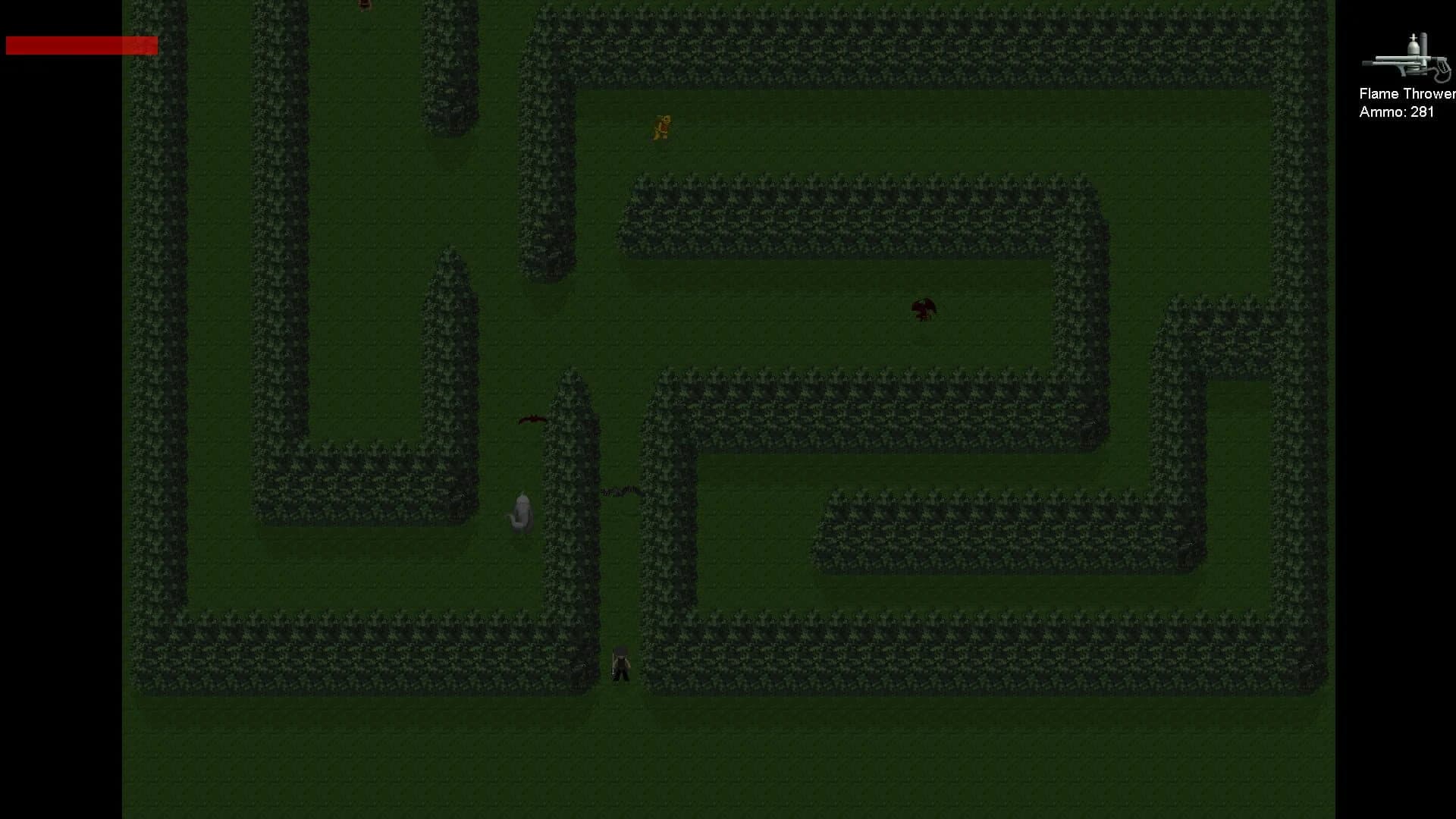Click the red bat enemy on the right corridor

tap(923, 309)
